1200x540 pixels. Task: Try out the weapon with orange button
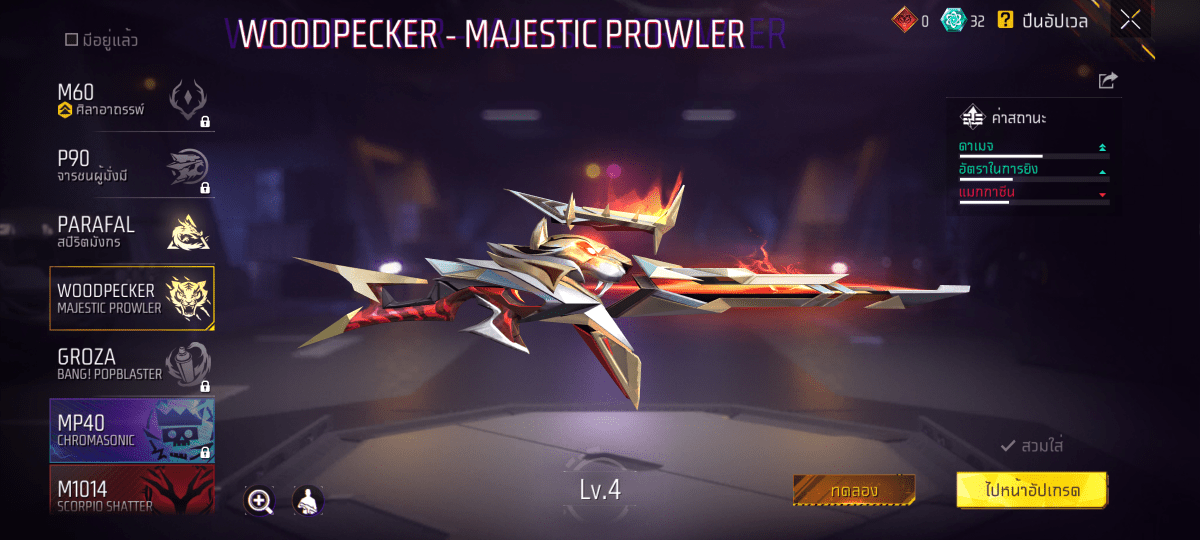[x=853, y=490]
